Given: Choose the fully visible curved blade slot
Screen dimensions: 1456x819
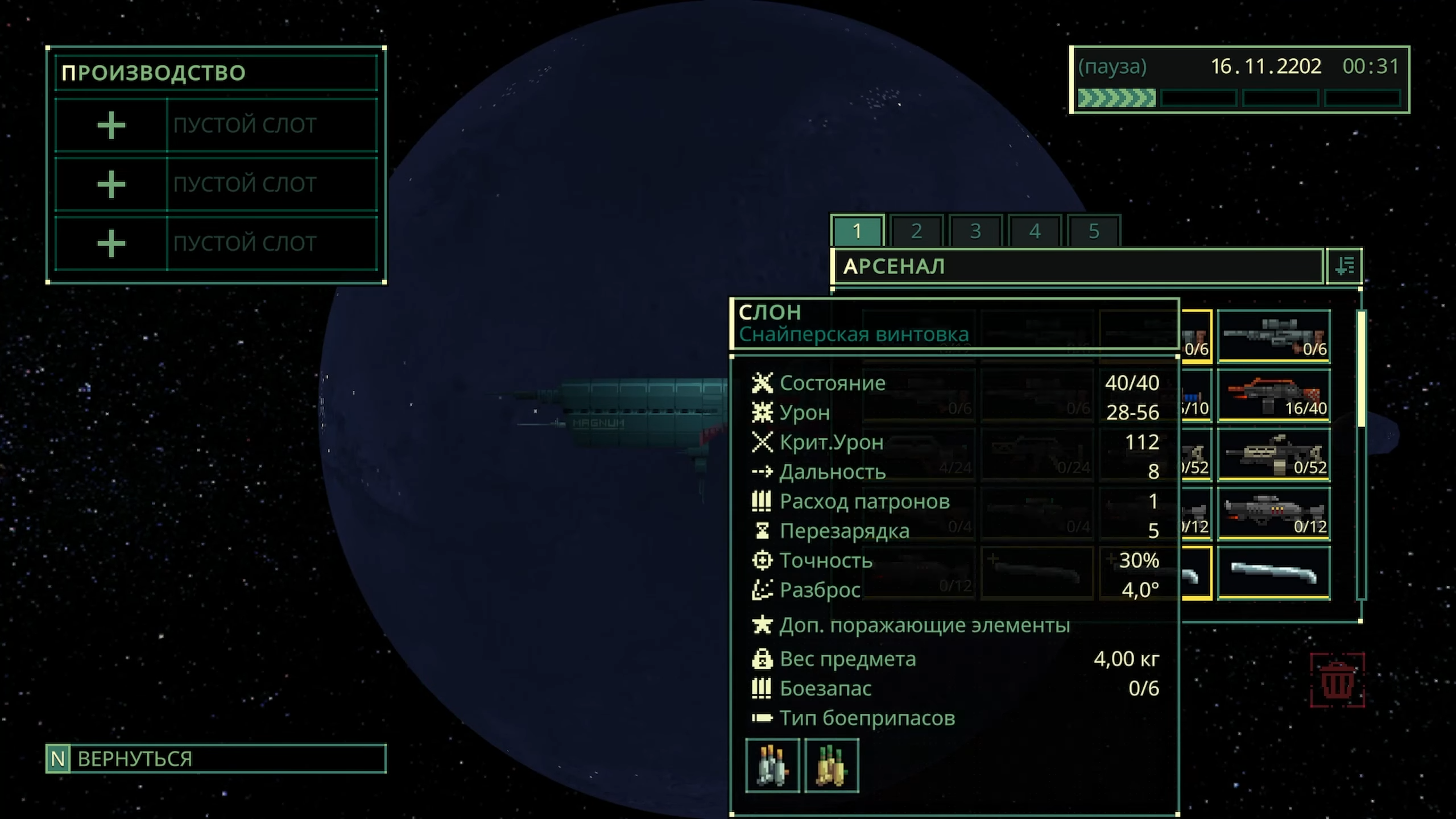Looking at the screenshot, I should (x=1274, y=573).
